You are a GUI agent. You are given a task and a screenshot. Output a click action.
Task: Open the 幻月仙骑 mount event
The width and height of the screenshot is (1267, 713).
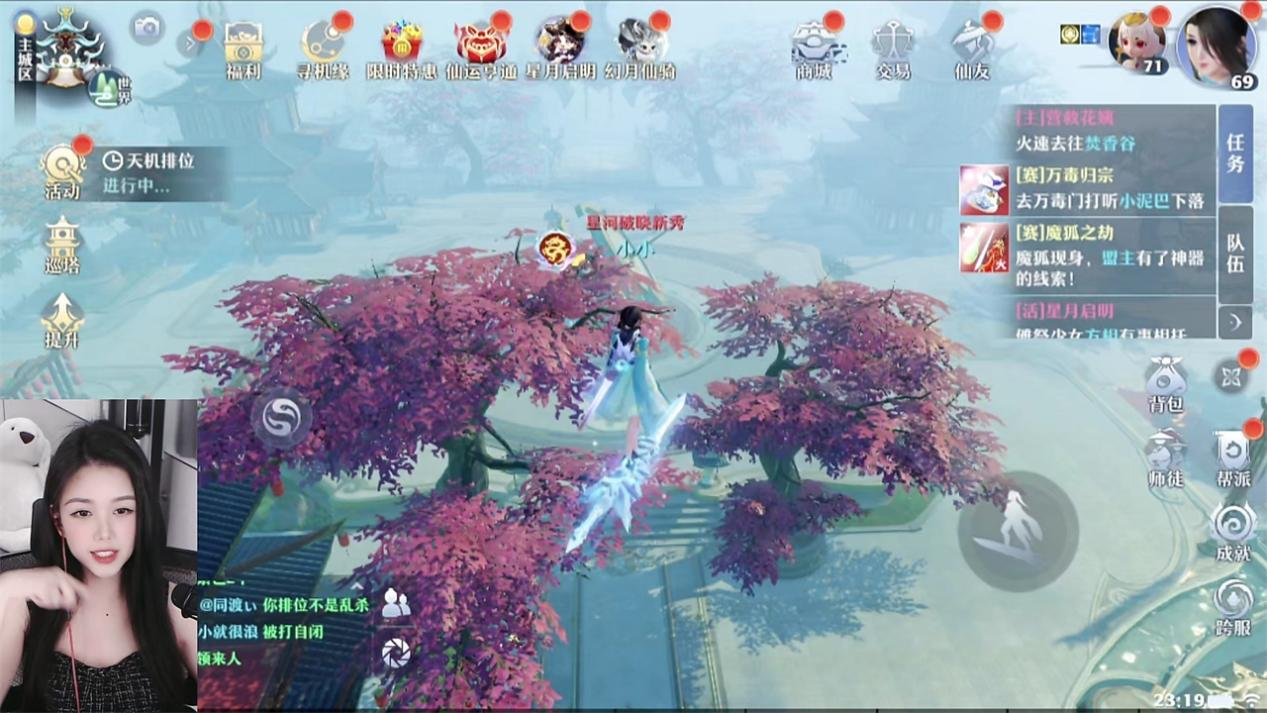[x=640, y=48]
